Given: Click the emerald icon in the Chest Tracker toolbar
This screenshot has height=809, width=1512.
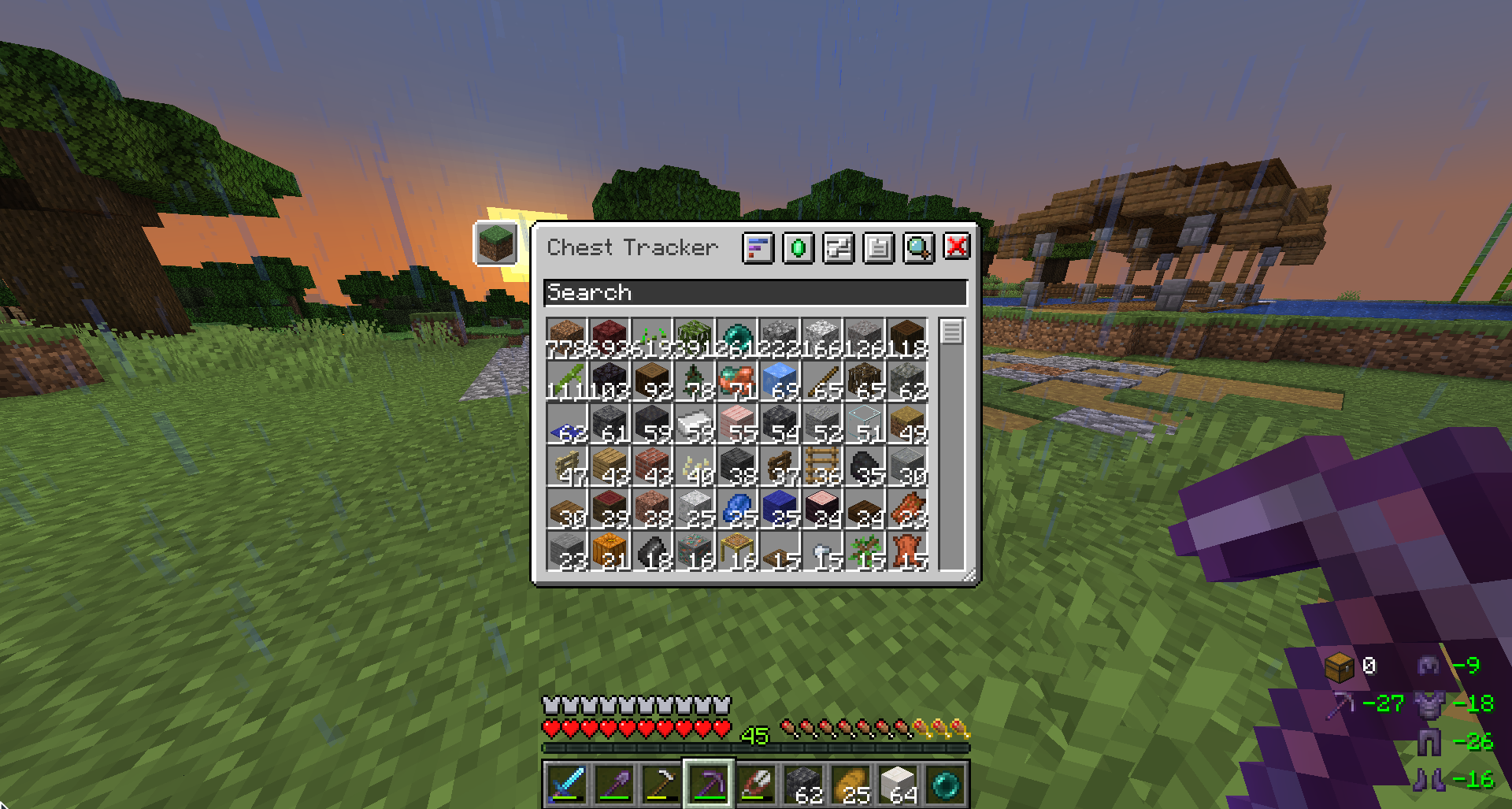Looking at the screenshot, I should pyautogui.click(x=798, y=247).
